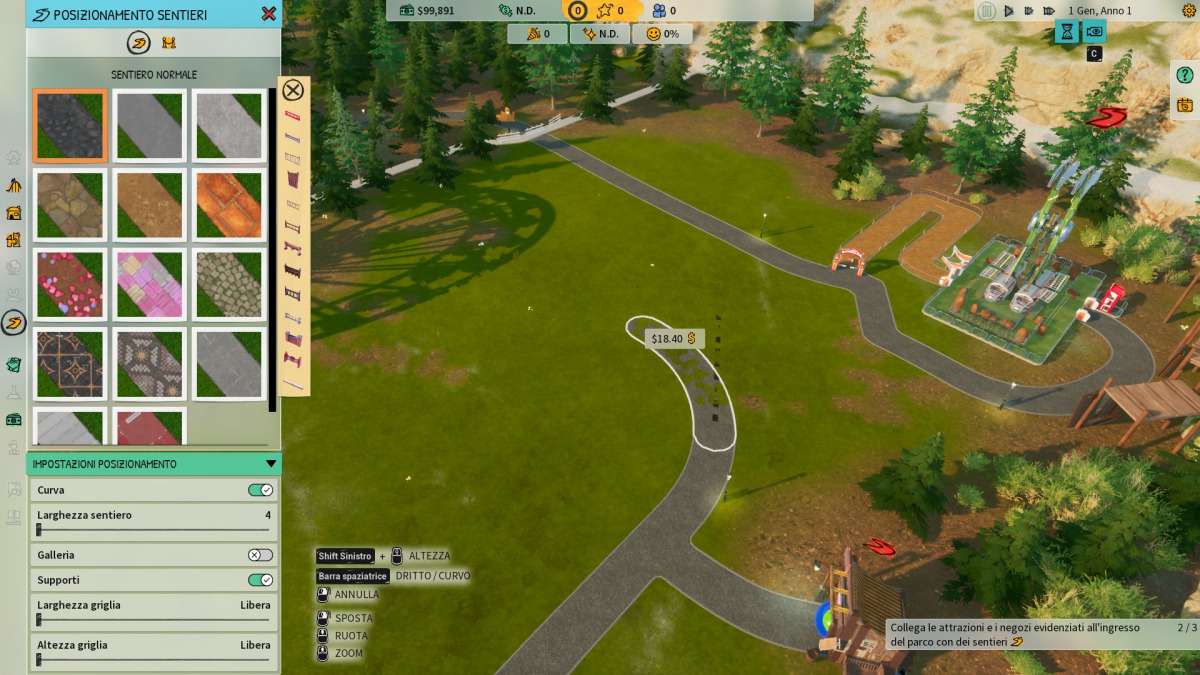Select the brown dirt path tile
Image resolution: width=1200 pixels, height=675 pixels.
click(x=149, y=205)
